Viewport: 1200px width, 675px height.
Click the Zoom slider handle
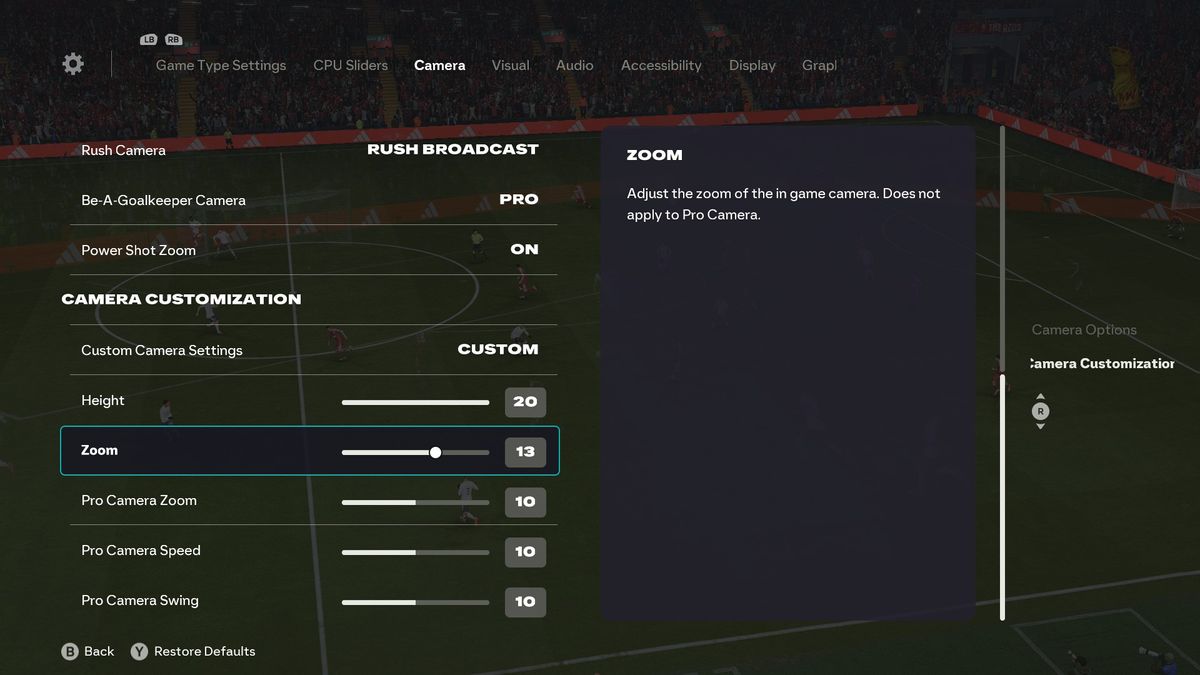pos(435,452)
